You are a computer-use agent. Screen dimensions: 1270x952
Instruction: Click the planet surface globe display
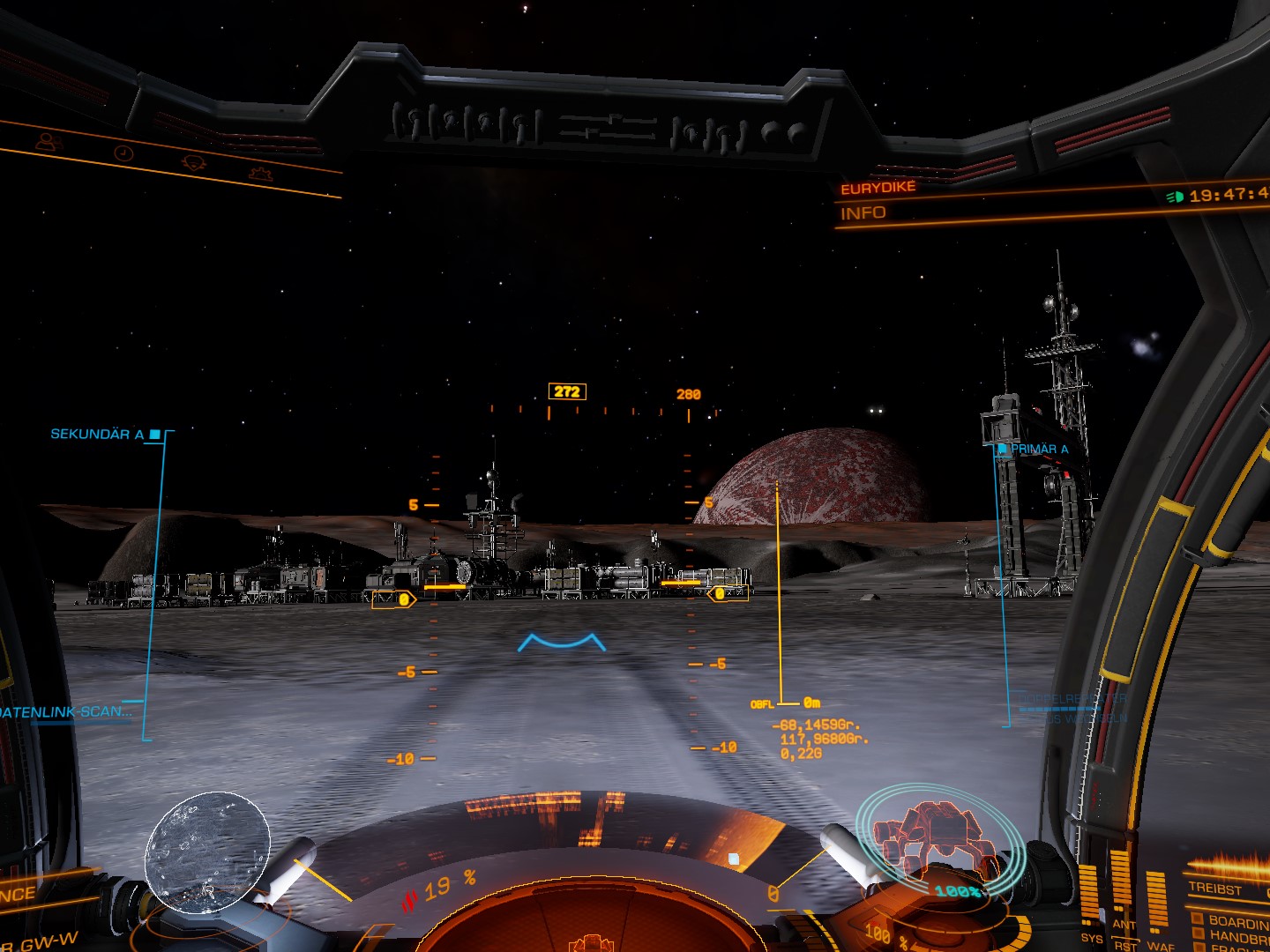click(x=208, y=852)
